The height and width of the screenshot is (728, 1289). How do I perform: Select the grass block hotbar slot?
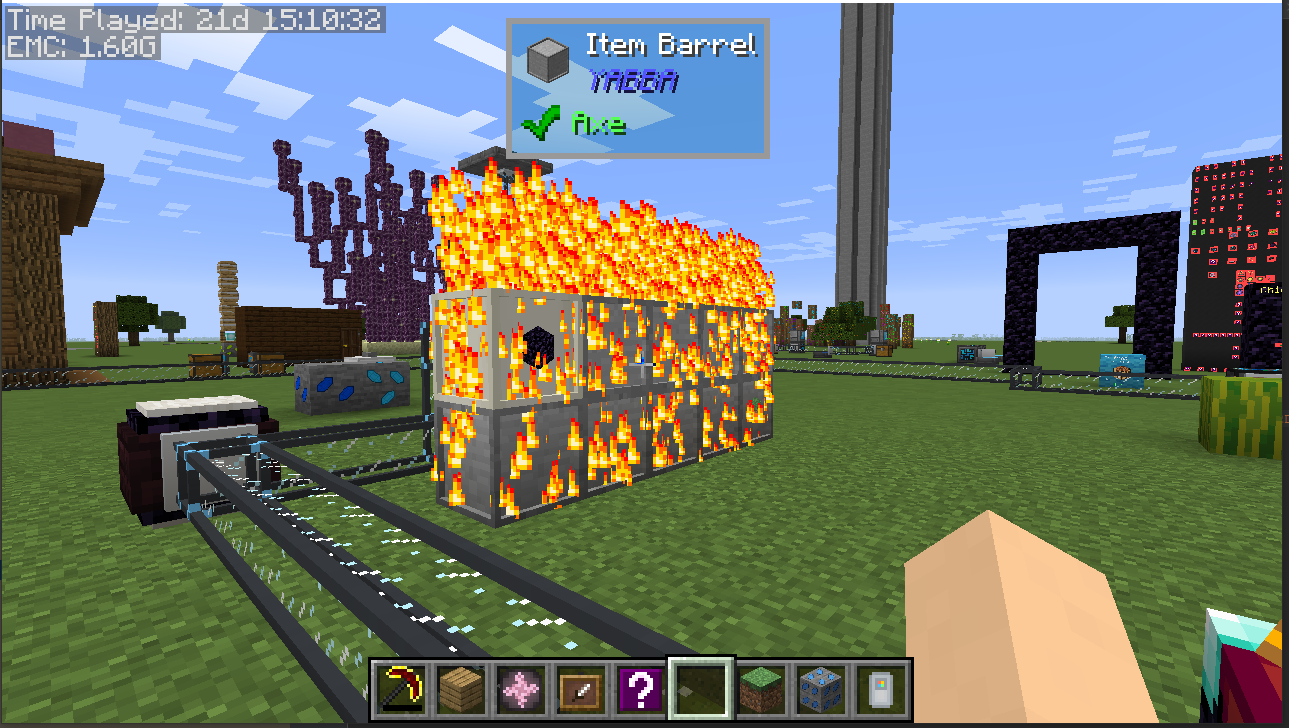pos(761,689)
